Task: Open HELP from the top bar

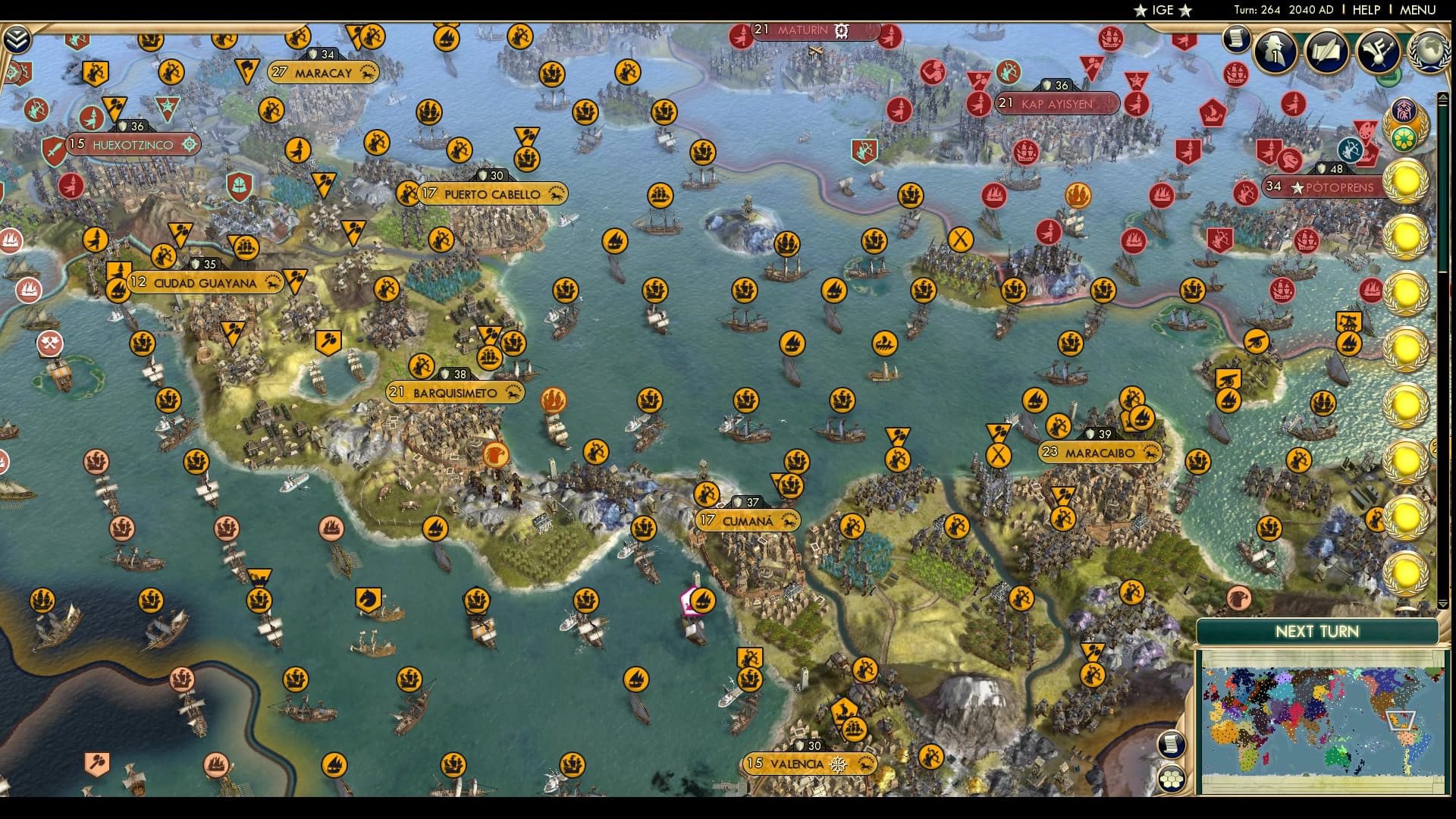Action: point(1367,10)
